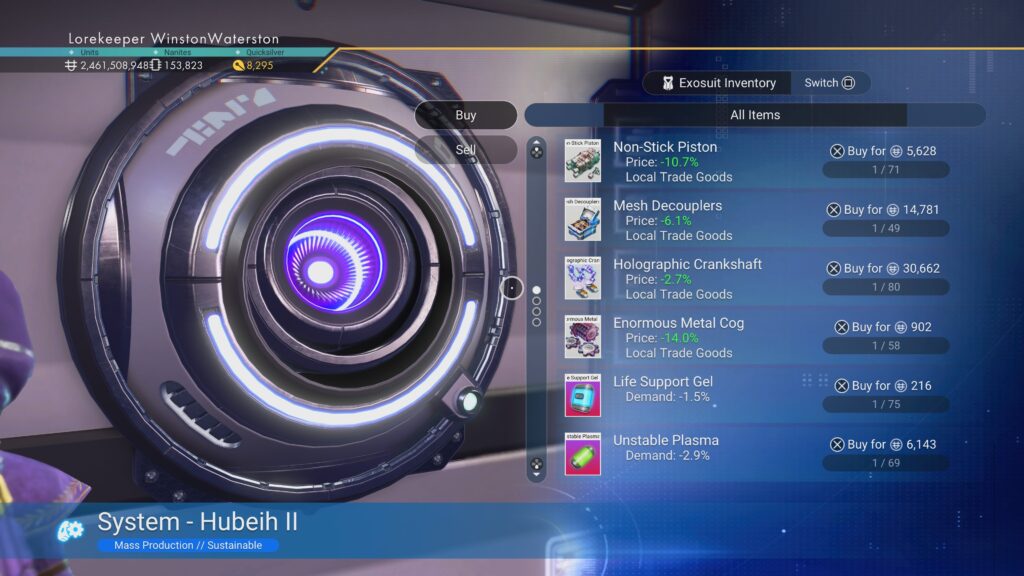Viewport: 1024px width, 576px height.
Task: Select the Exosuit Inventory label
Action: pyautogui.click(x=716, y=83)
